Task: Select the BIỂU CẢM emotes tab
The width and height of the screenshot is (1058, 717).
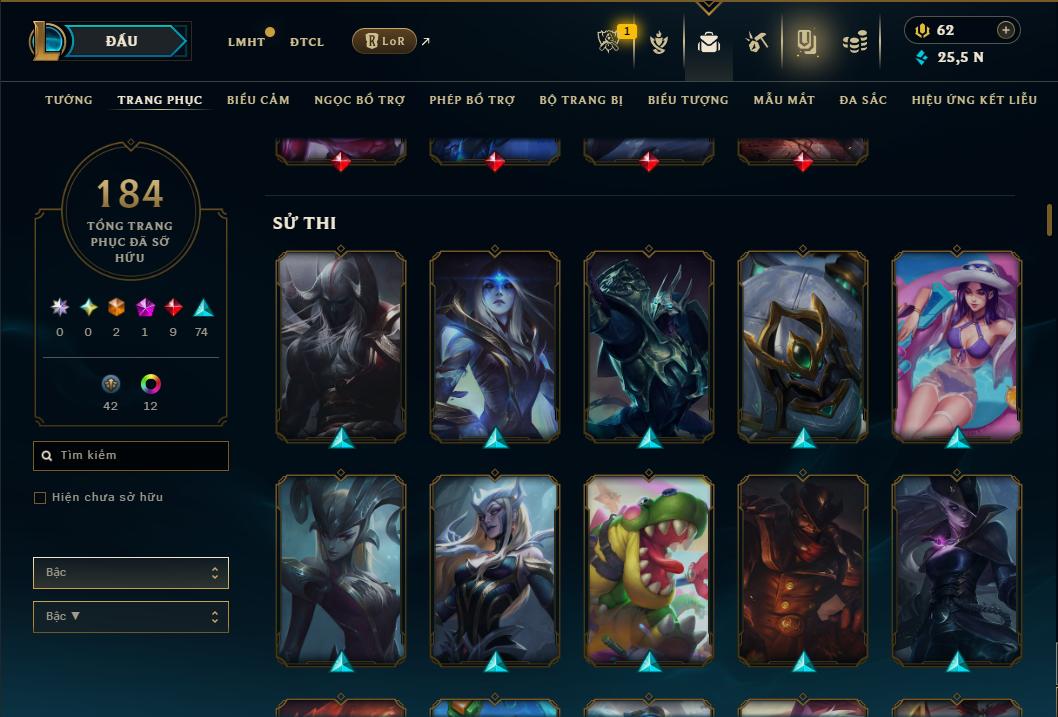Action: (x=258, y=100)
